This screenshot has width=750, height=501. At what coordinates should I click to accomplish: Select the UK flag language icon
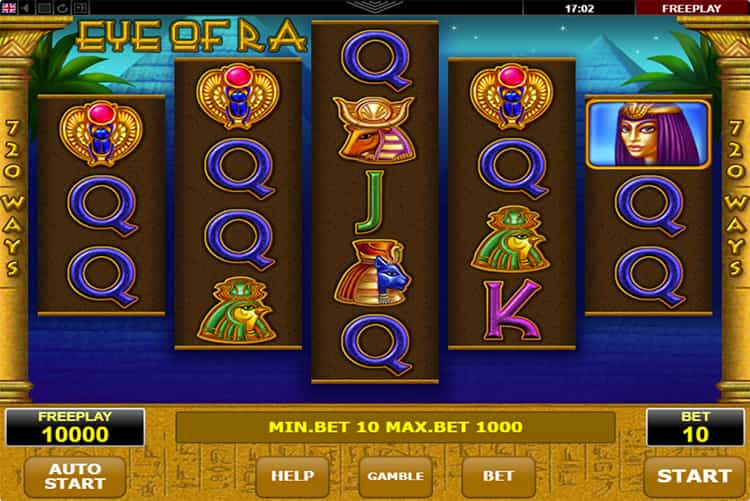click(9, 8)
